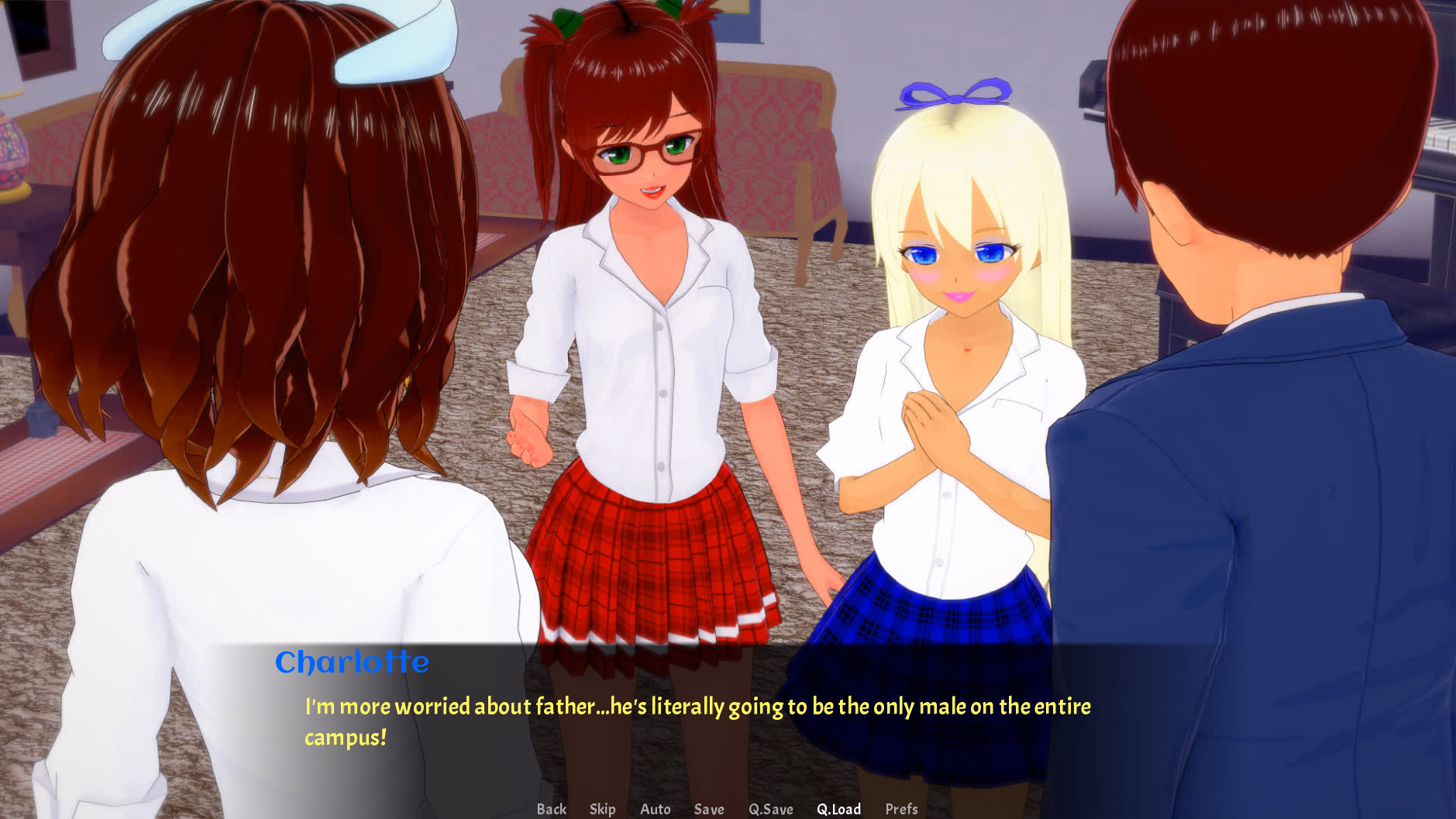Perform a Q.Save quick save
The image size is (1456, 819).
point(771,809)
